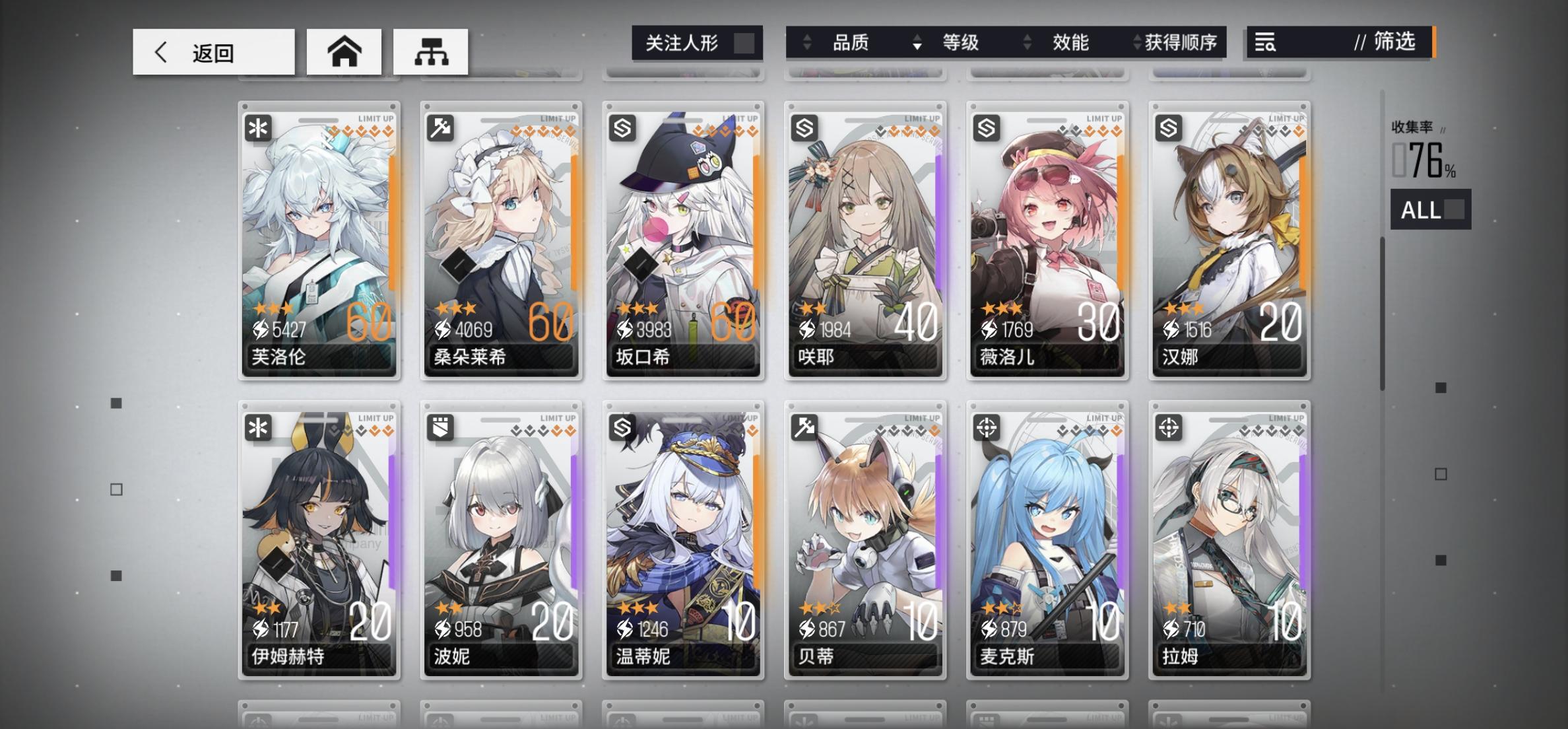This screenshot has width=1568, height=729.
Task: Toggle the 获得顺序 sort arrows
Action: pos(1137,42)
